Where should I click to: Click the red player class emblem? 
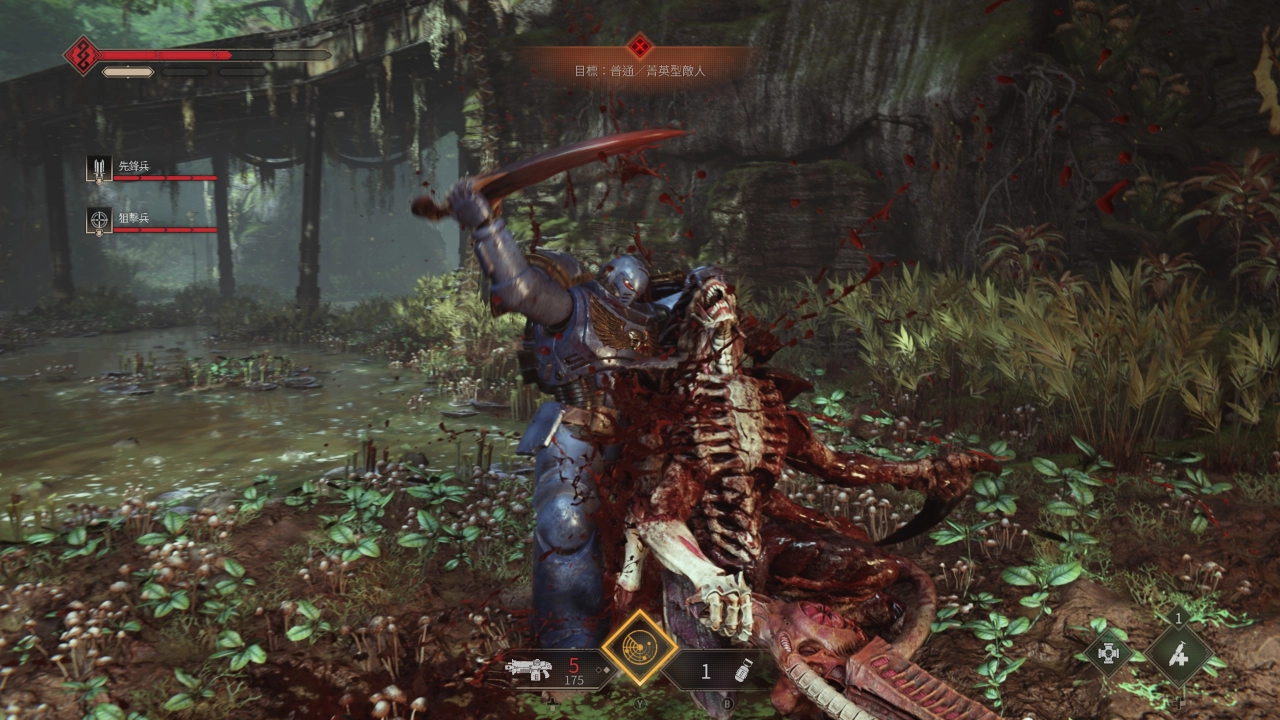pyautogui.click(x=81, y=55)
